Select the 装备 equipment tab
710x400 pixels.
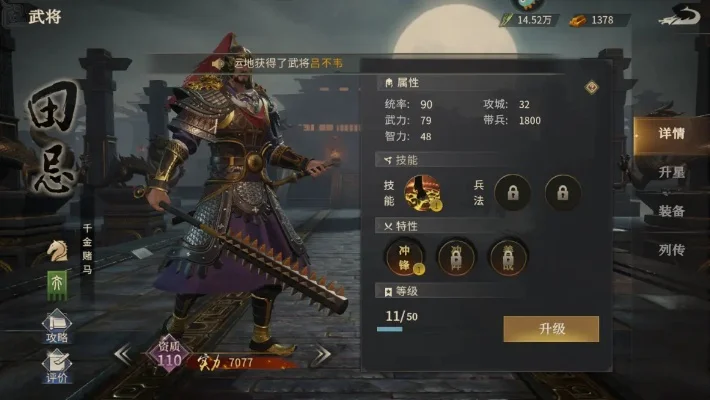coord(671,211)
